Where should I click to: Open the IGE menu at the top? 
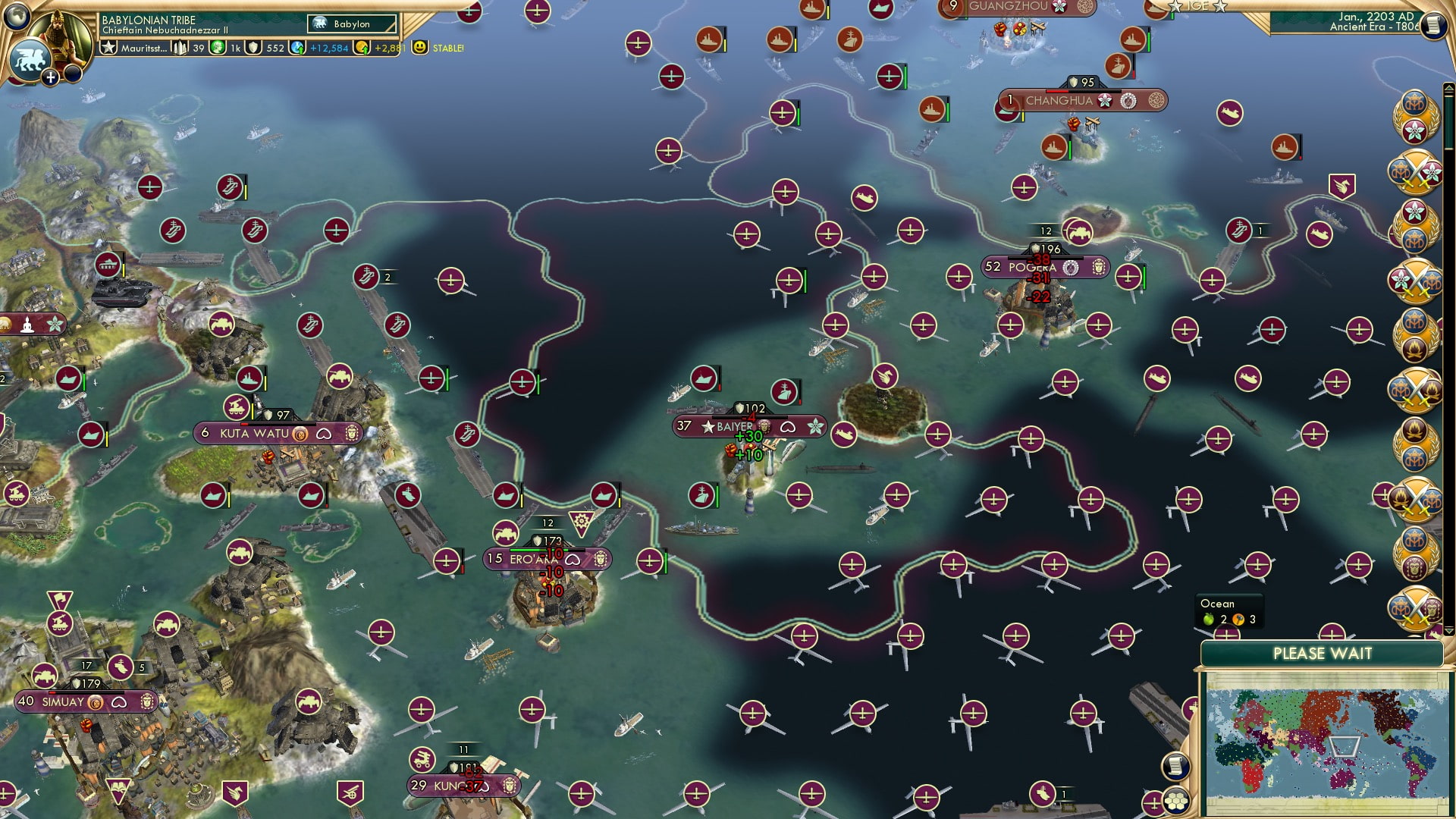click(x=1197, y=6)
